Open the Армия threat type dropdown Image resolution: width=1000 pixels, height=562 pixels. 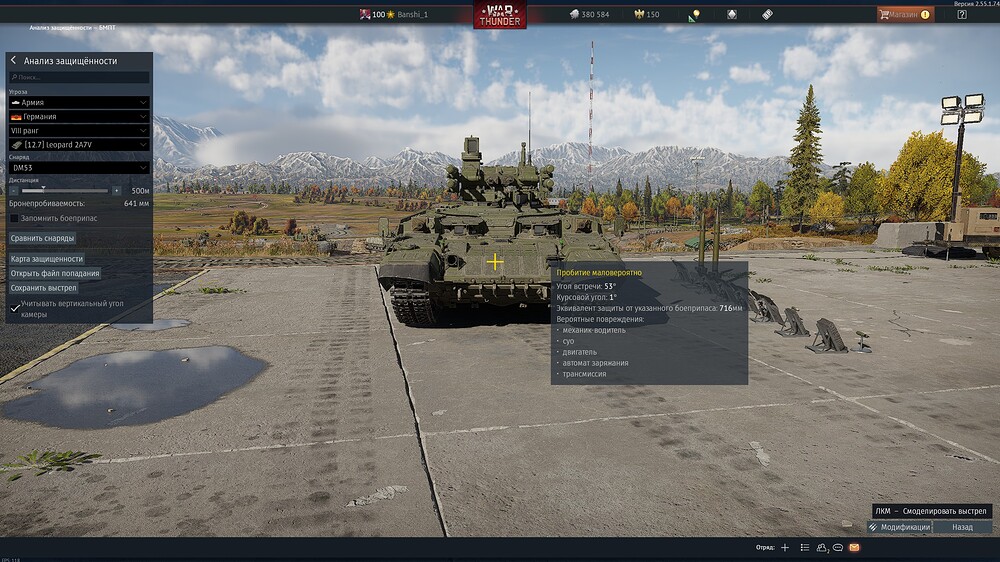(79, 102)
